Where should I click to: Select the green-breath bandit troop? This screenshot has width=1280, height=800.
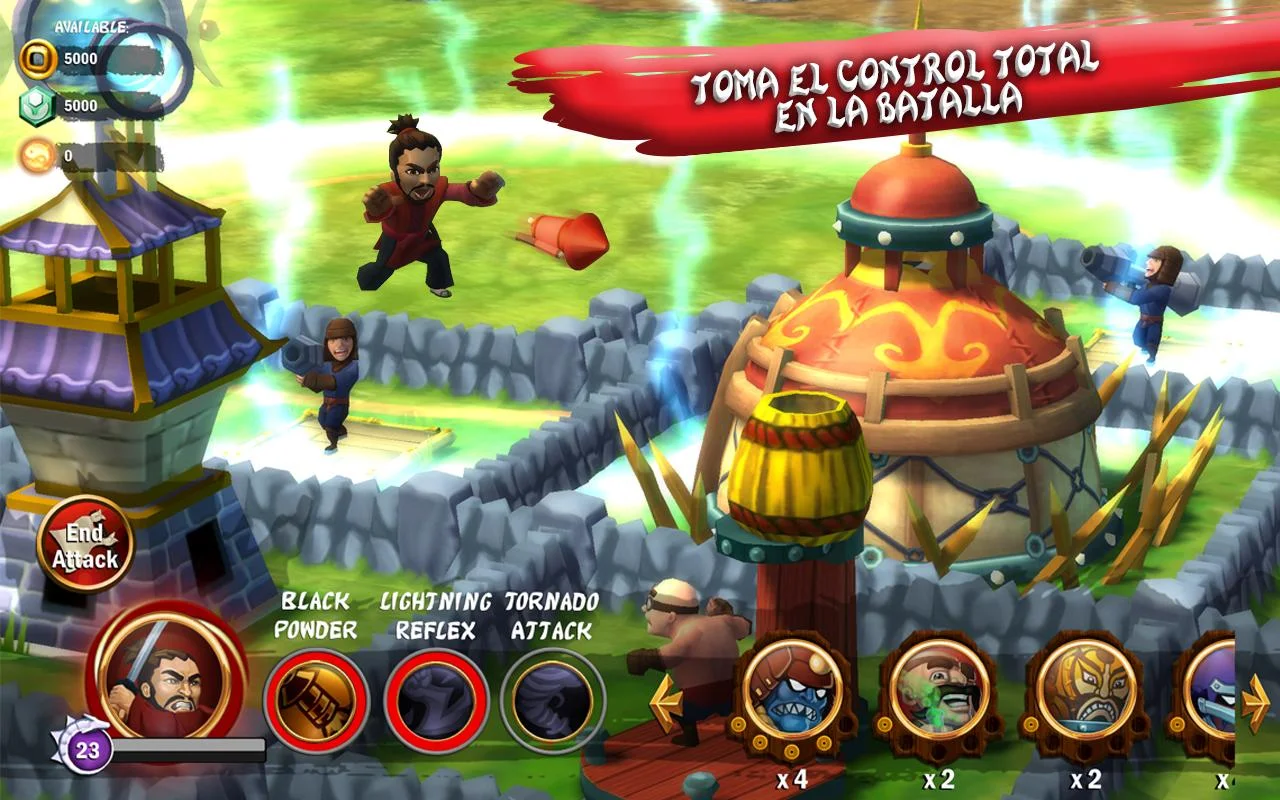pyautogui.click(x=939, y=690)
